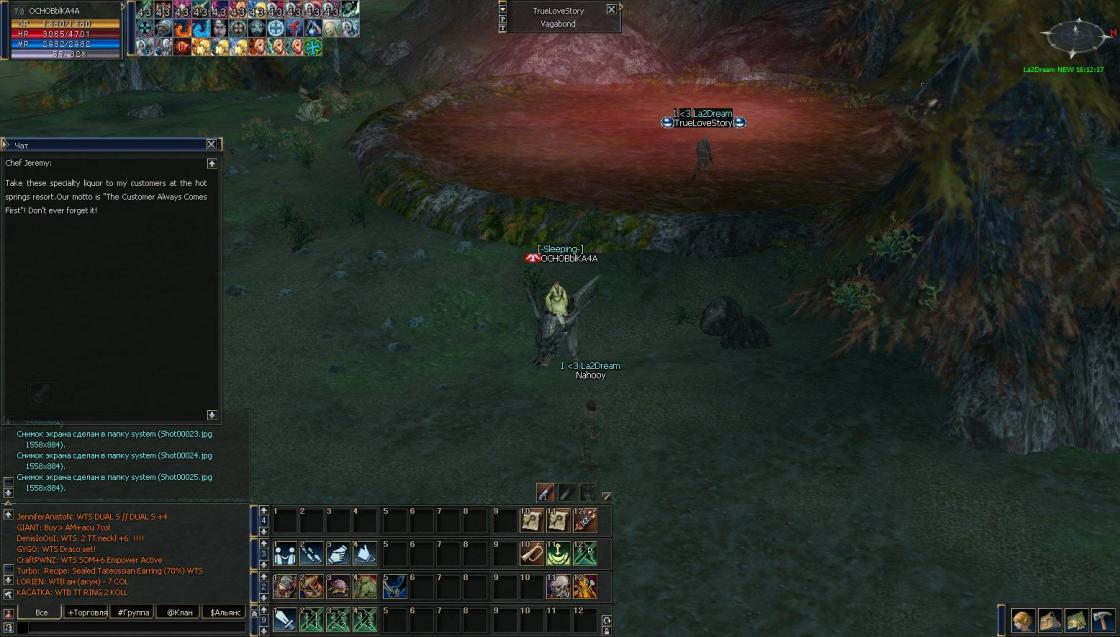
Task: Close the TrueLoveStory target window
Action: click(610, 10)
